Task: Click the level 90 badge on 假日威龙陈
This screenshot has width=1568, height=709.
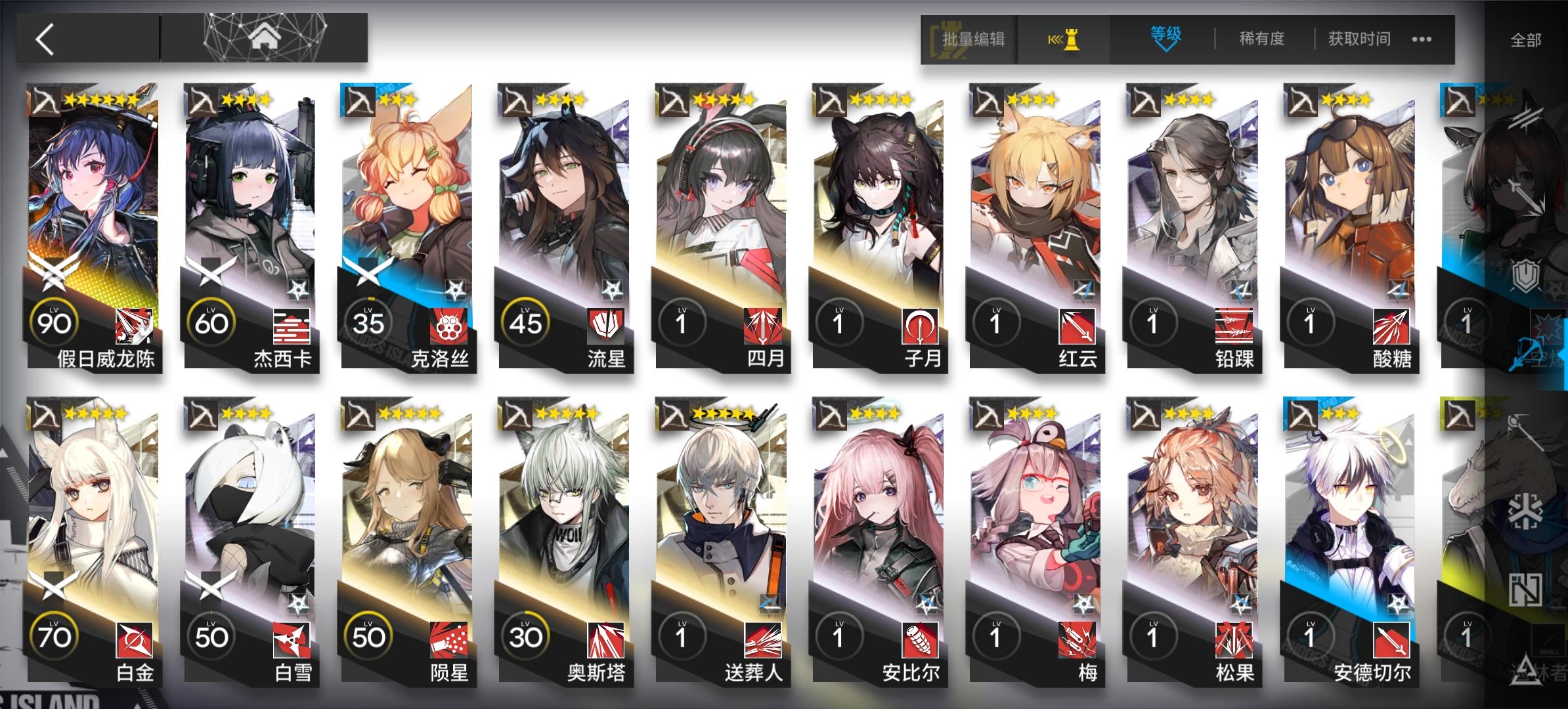Action: coord(56,322)
